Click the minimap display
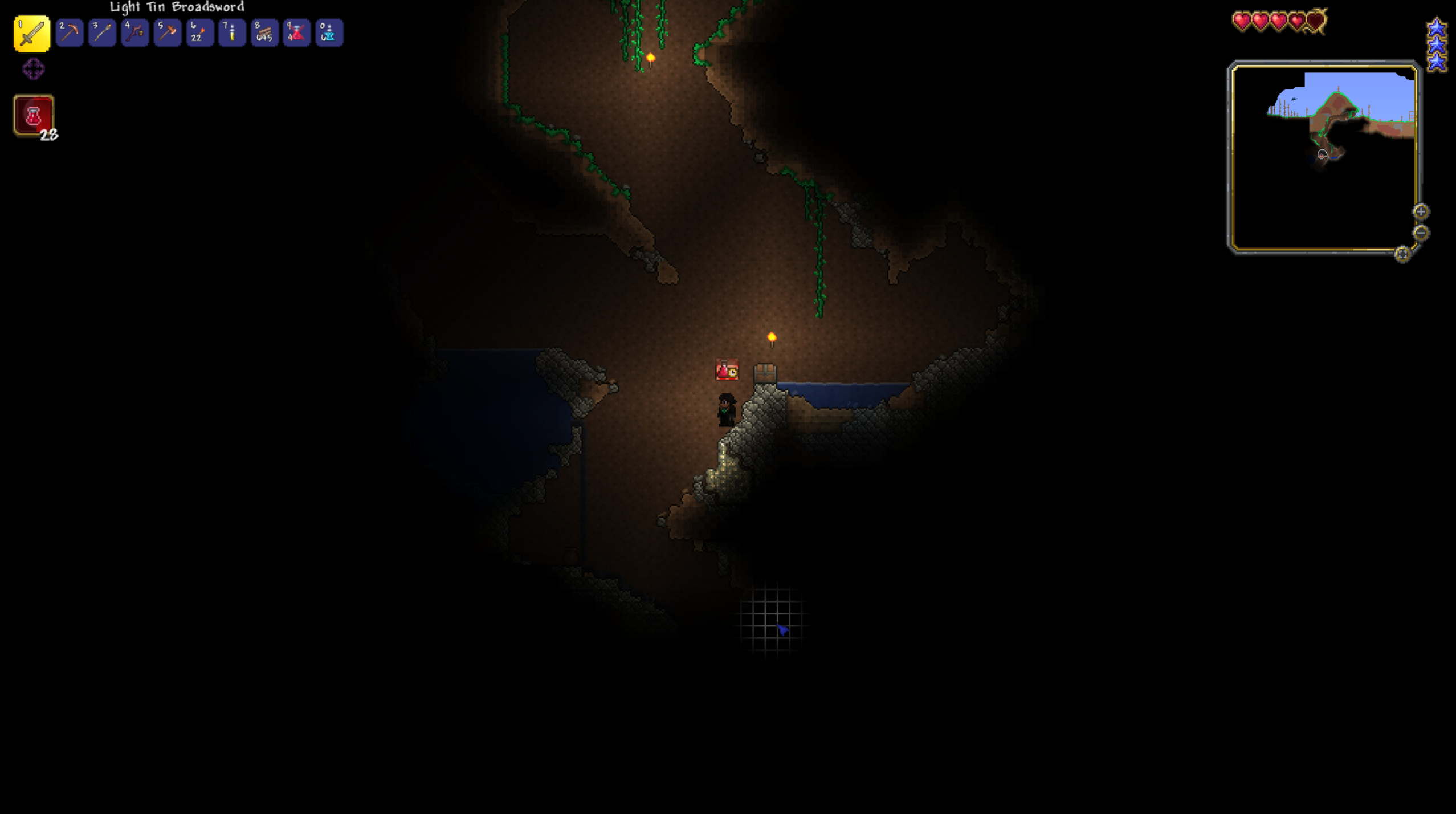This screenshot has height=814, width=1456. 1323,157
